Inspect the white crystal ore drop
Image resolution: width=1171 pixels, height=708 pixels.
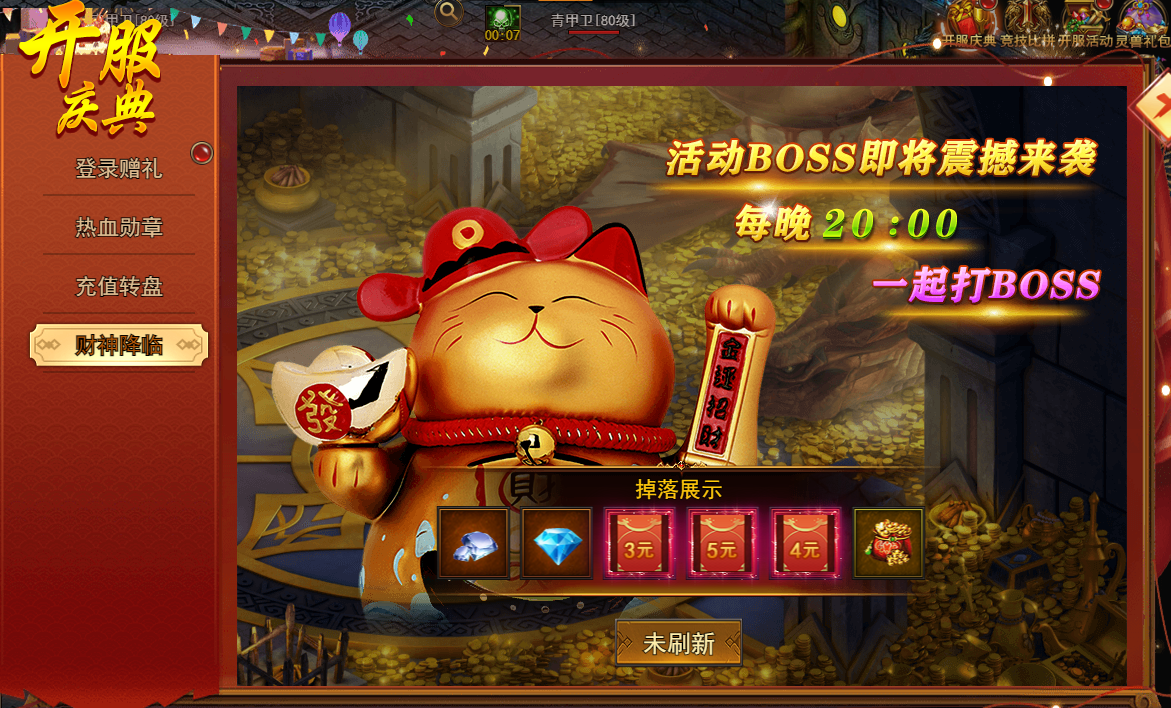(473, 543)
